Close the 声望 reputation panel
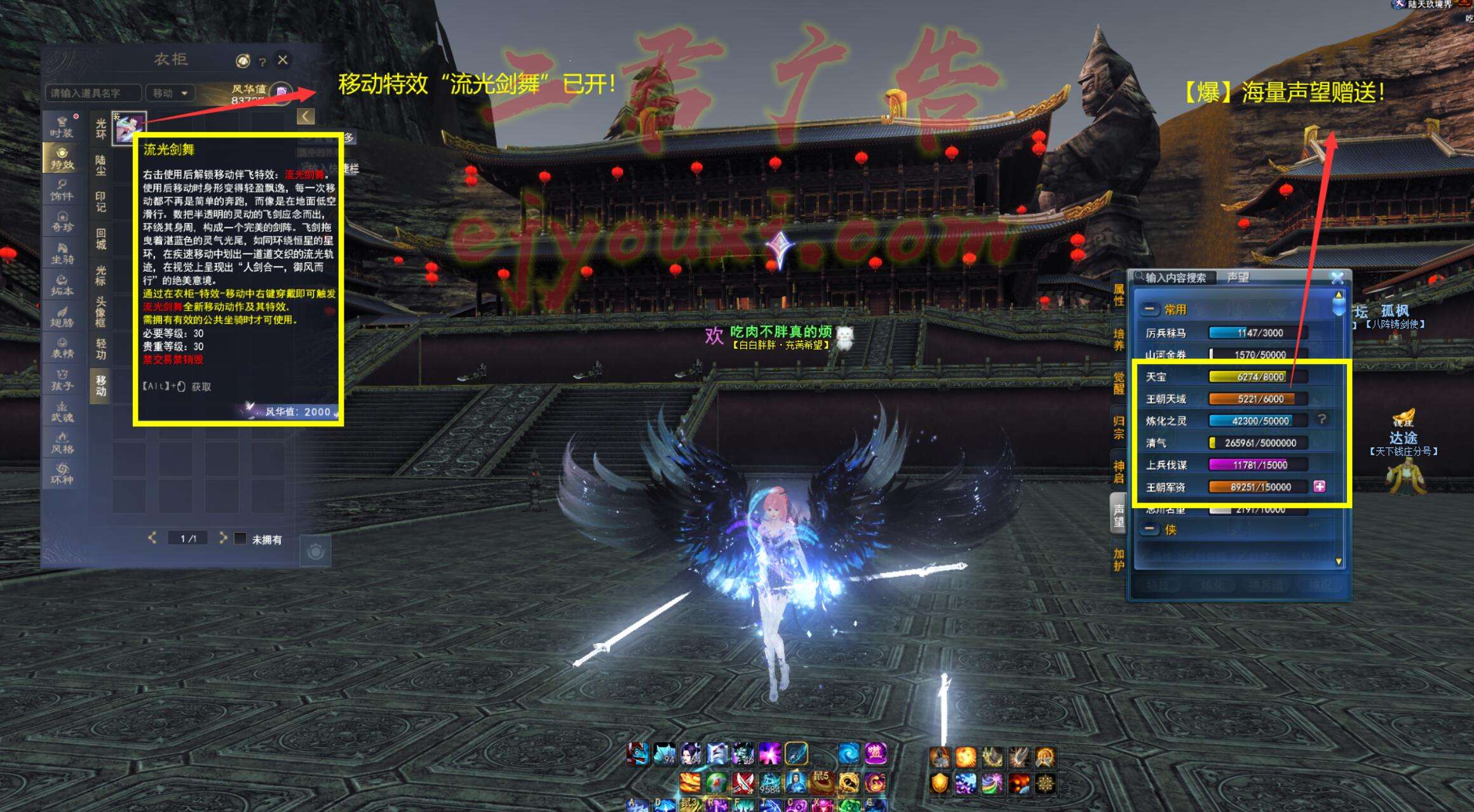Image resolution: width=1474 pixels, height=812 pixels. pyautogui.click(x=1337, y=278)
